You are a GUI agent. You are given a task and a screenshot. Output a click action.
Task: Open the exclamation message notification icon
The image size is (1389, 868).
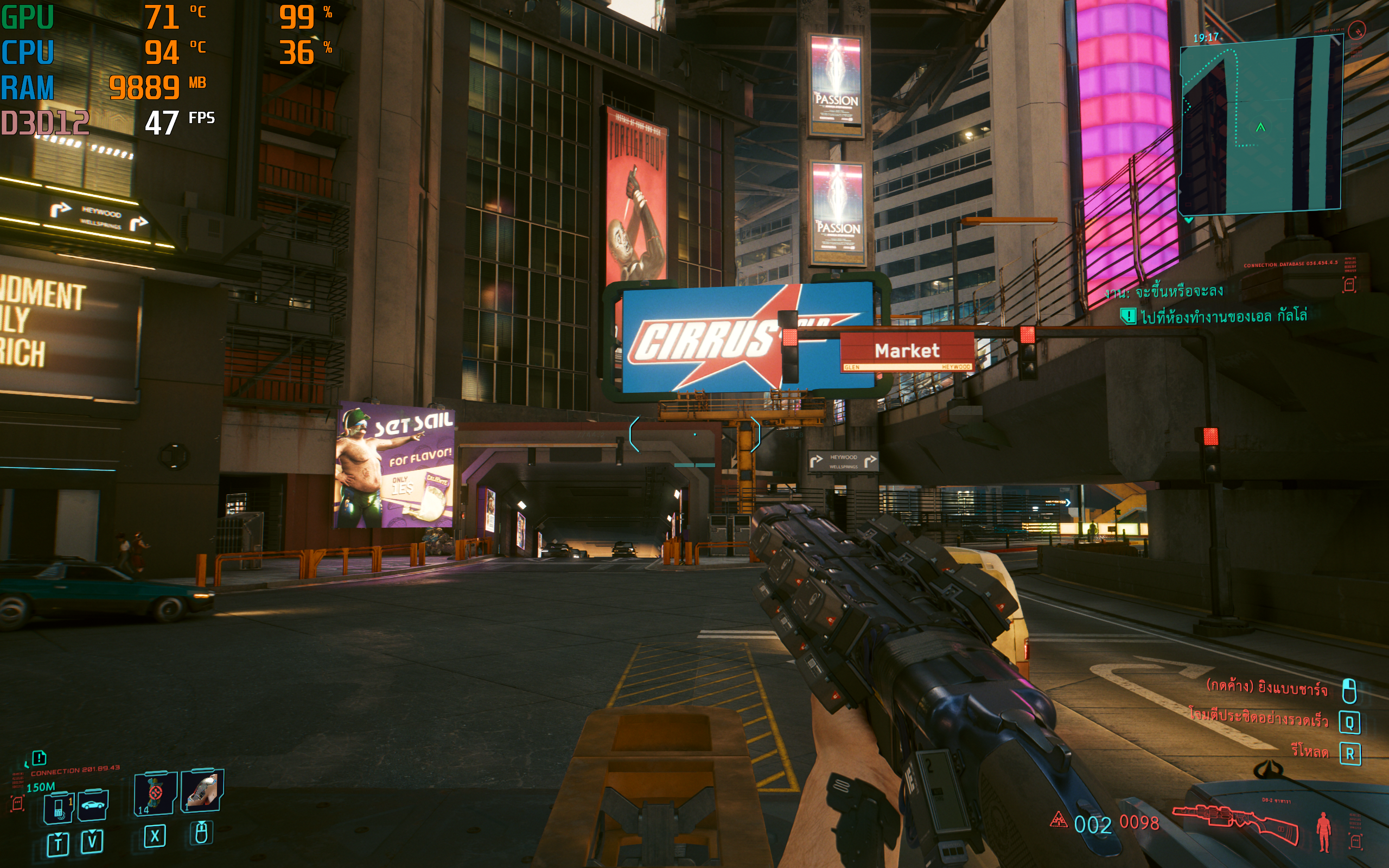39,758
